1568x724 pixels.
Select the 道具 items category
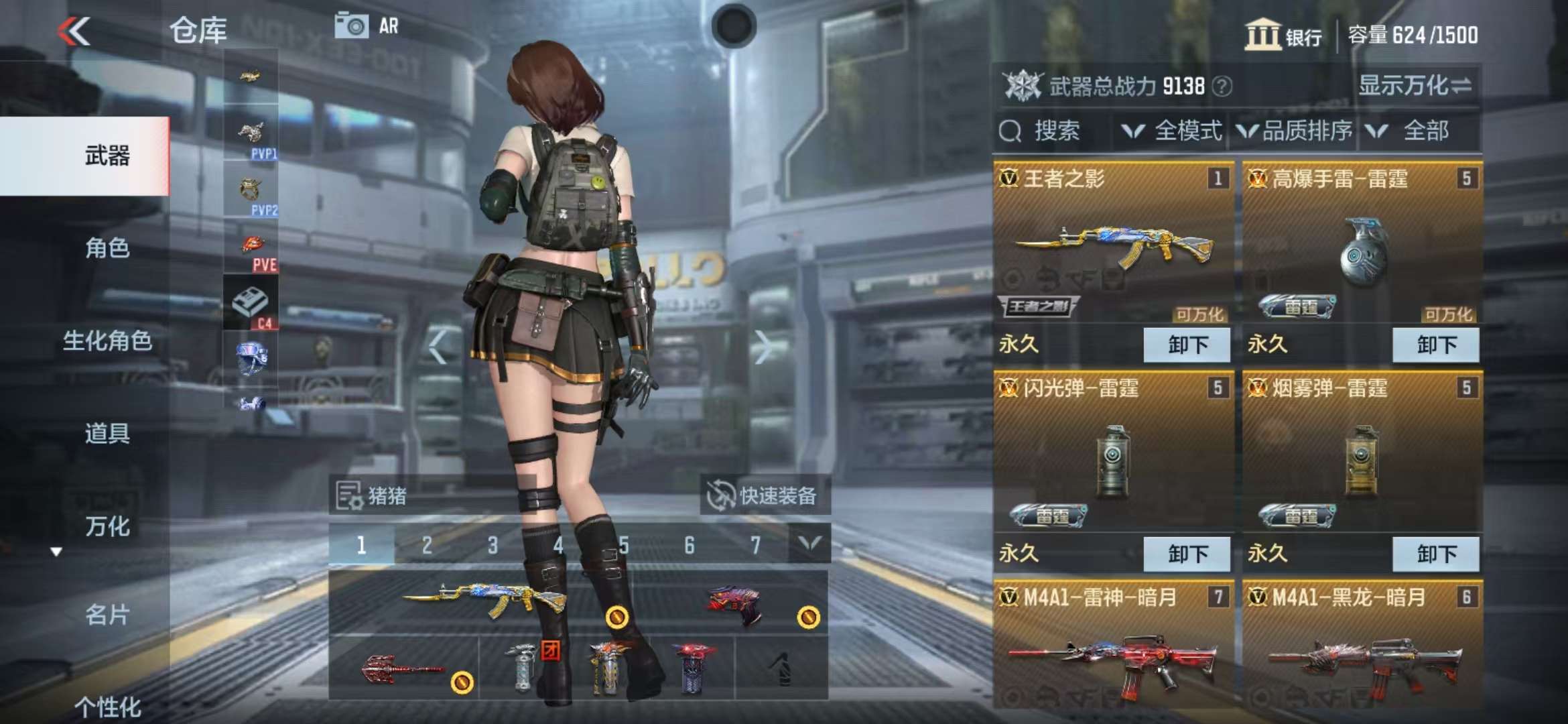coord(107,434)
